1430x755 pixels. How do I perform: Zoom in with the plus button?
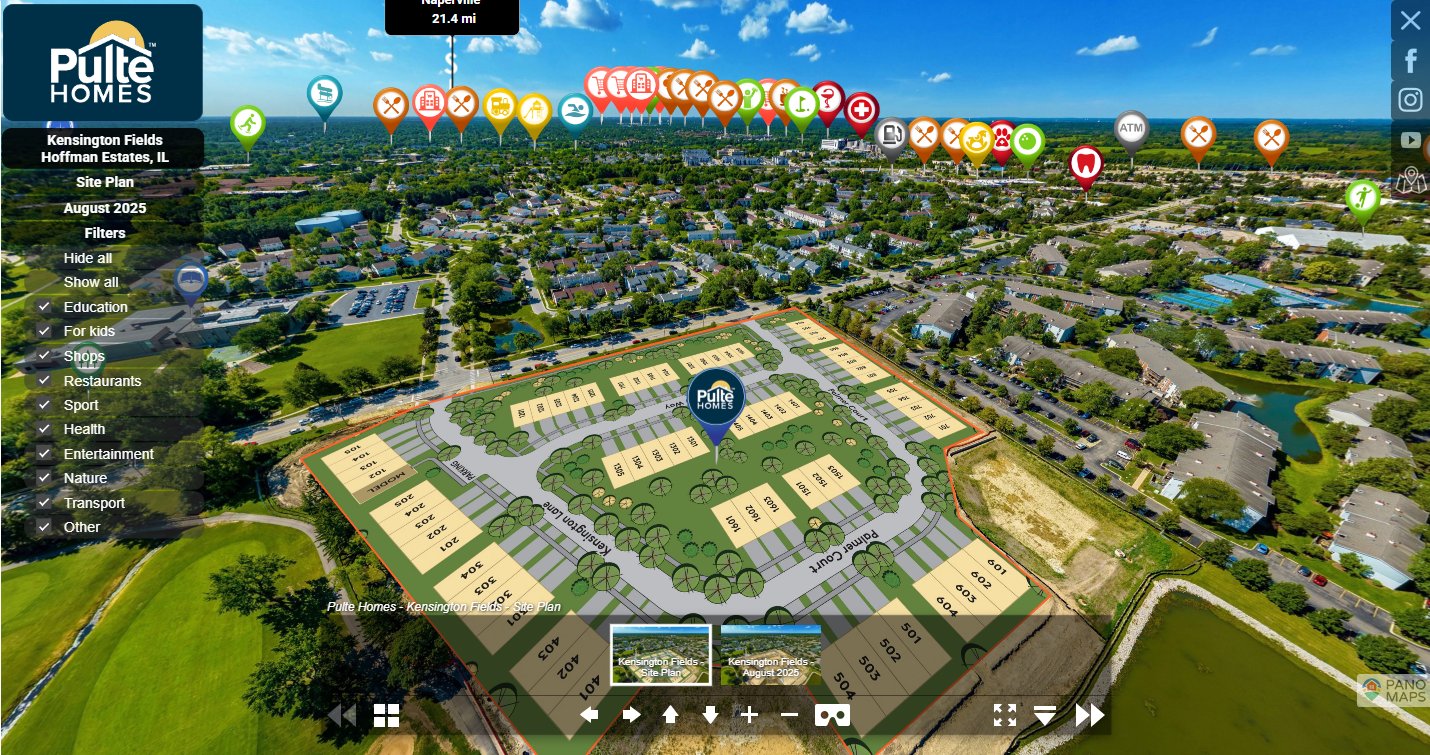coord(749,715)
